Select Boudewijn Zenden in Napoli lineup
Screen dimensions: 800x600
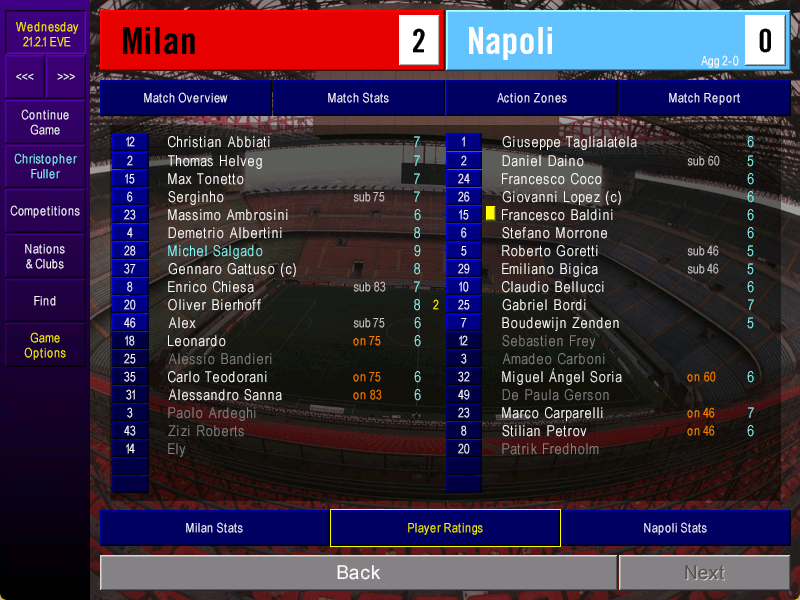tap(560, 323)
